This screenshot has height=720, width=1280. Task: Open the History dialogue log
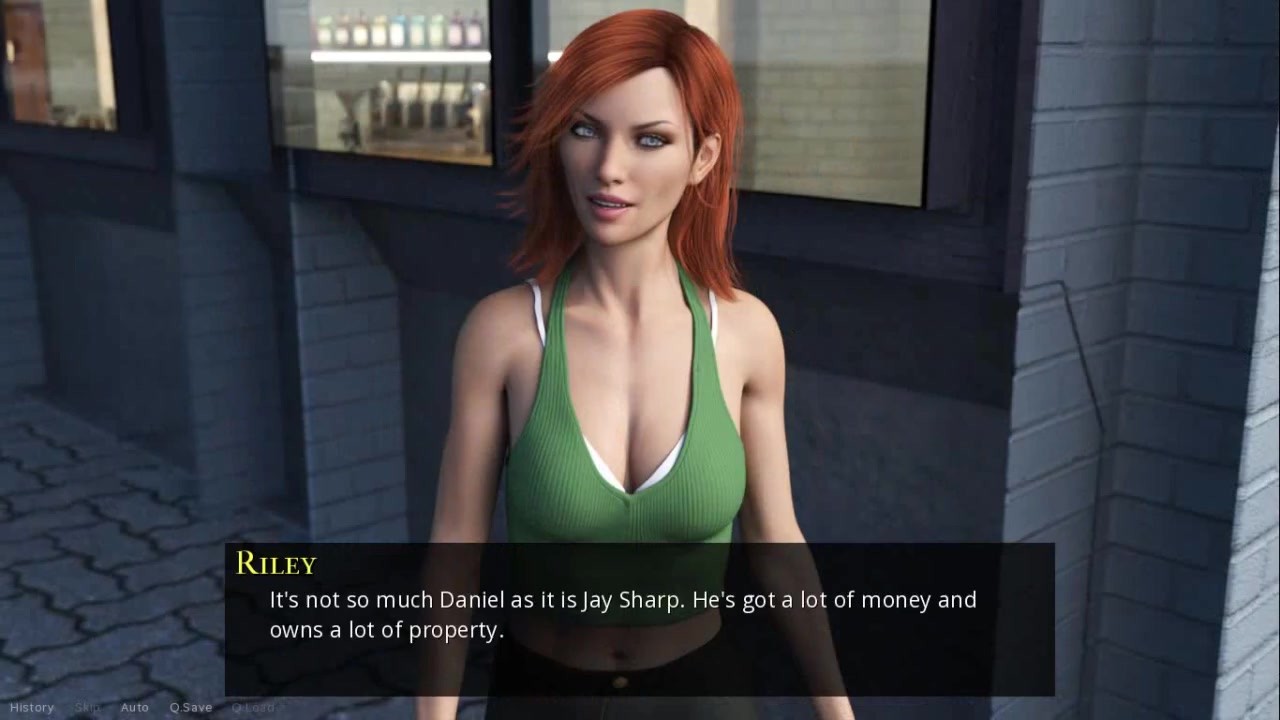coord(31,708)
